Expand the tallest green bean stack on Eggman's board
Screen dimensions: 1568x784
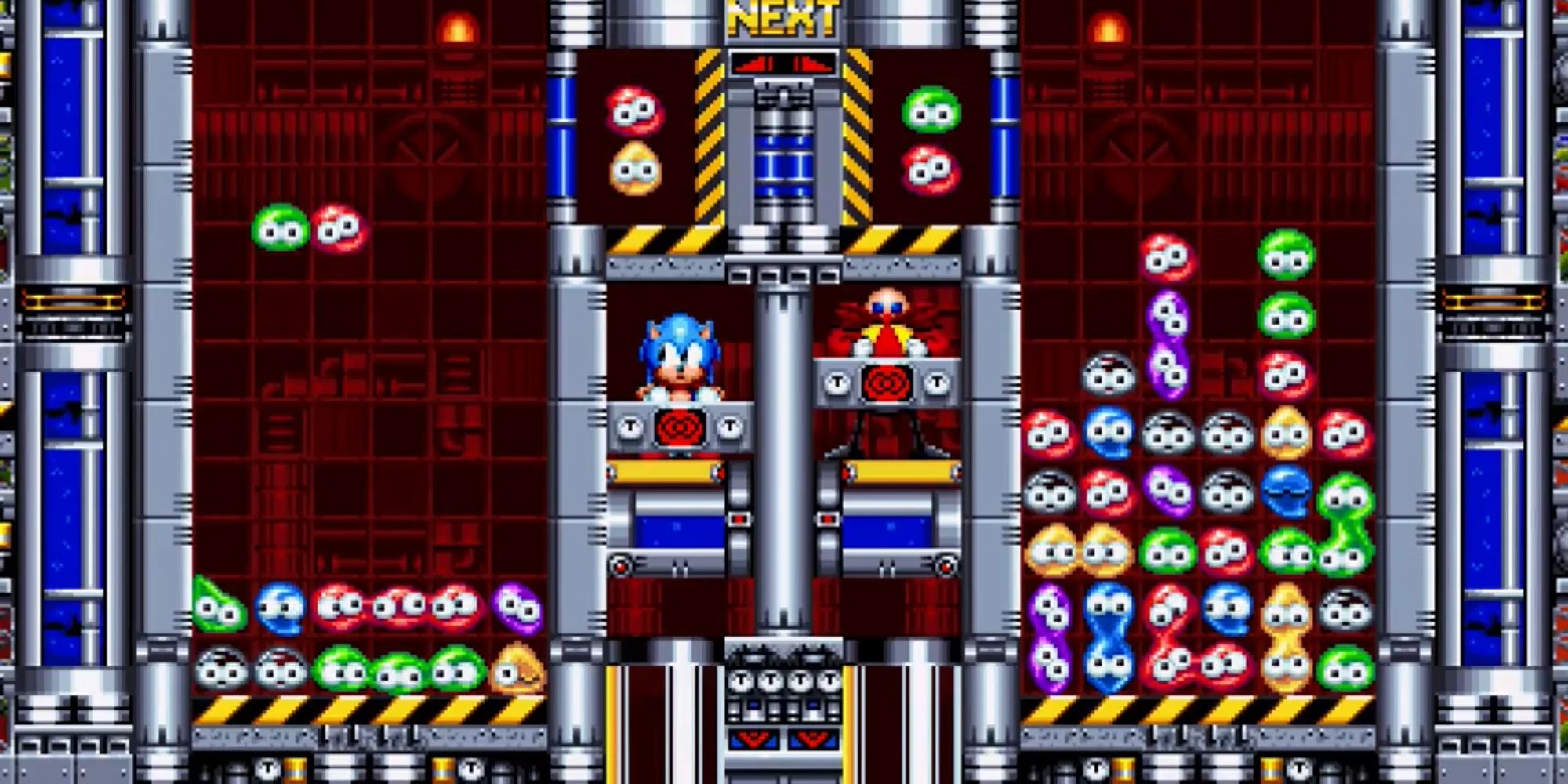(x=1286, y=282)
